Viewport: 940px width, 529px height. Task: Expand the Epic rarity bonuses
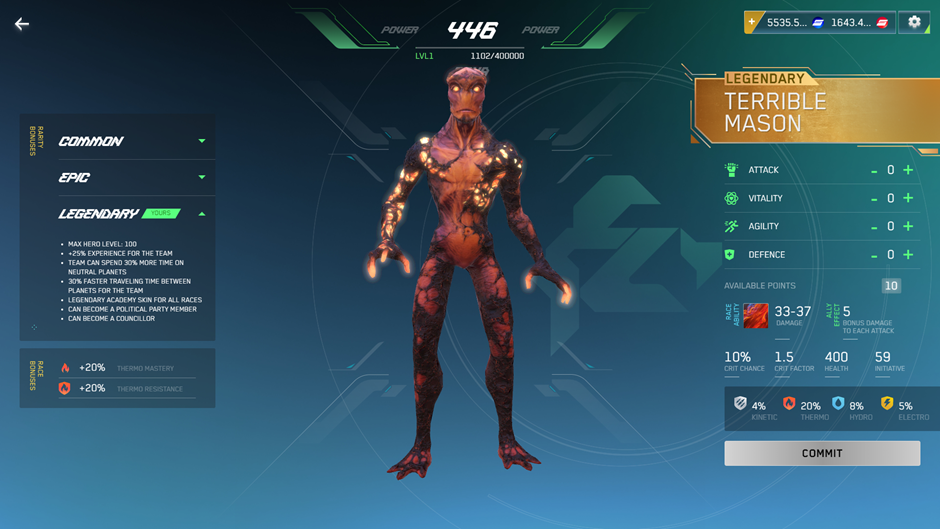[202, 177]
